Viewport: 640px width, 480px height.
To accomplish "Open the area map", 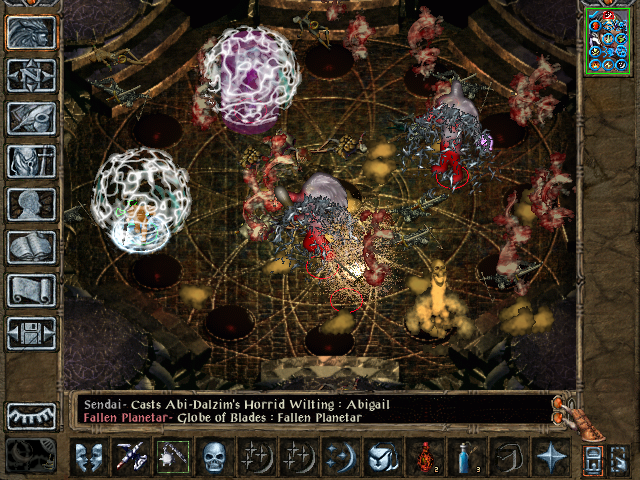I will [31, 76].
